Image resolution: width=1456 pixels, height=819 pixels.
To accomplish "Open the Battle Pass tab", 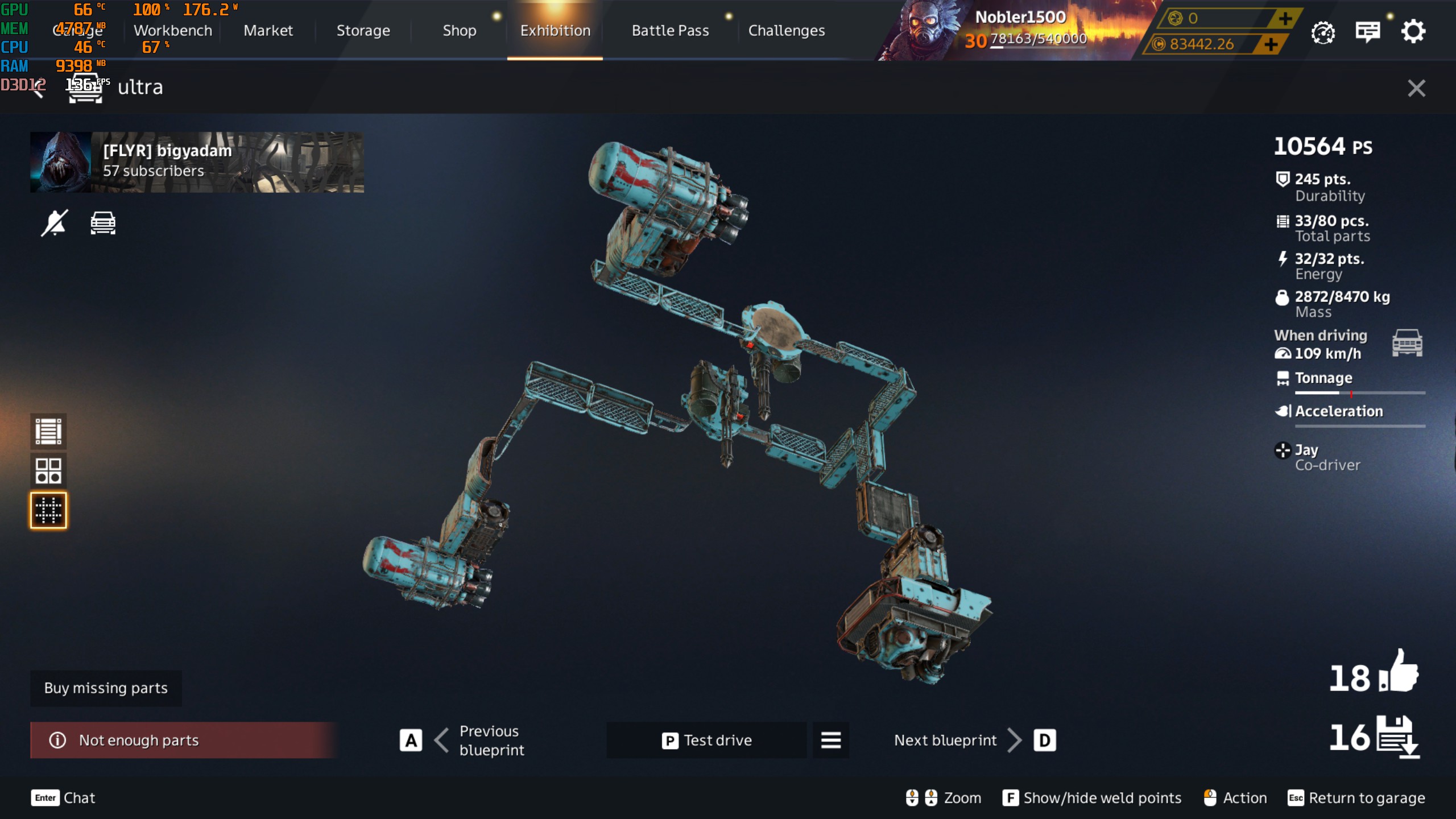I will pos(670,31).
